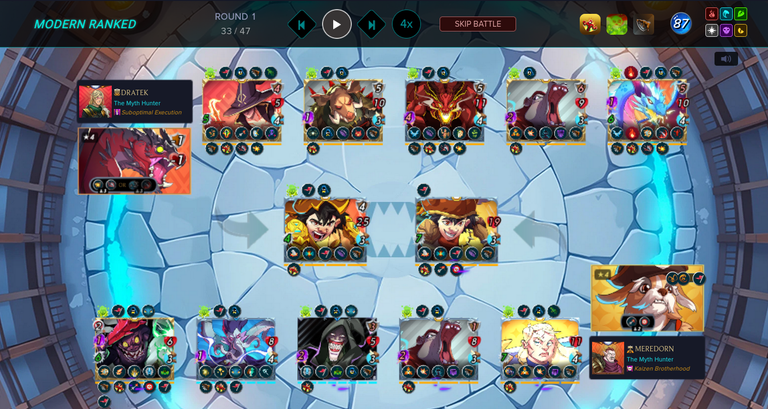This screenshot has width=768, height=409.
Task: Select the green leaf earth element icon
Action: 741,15
